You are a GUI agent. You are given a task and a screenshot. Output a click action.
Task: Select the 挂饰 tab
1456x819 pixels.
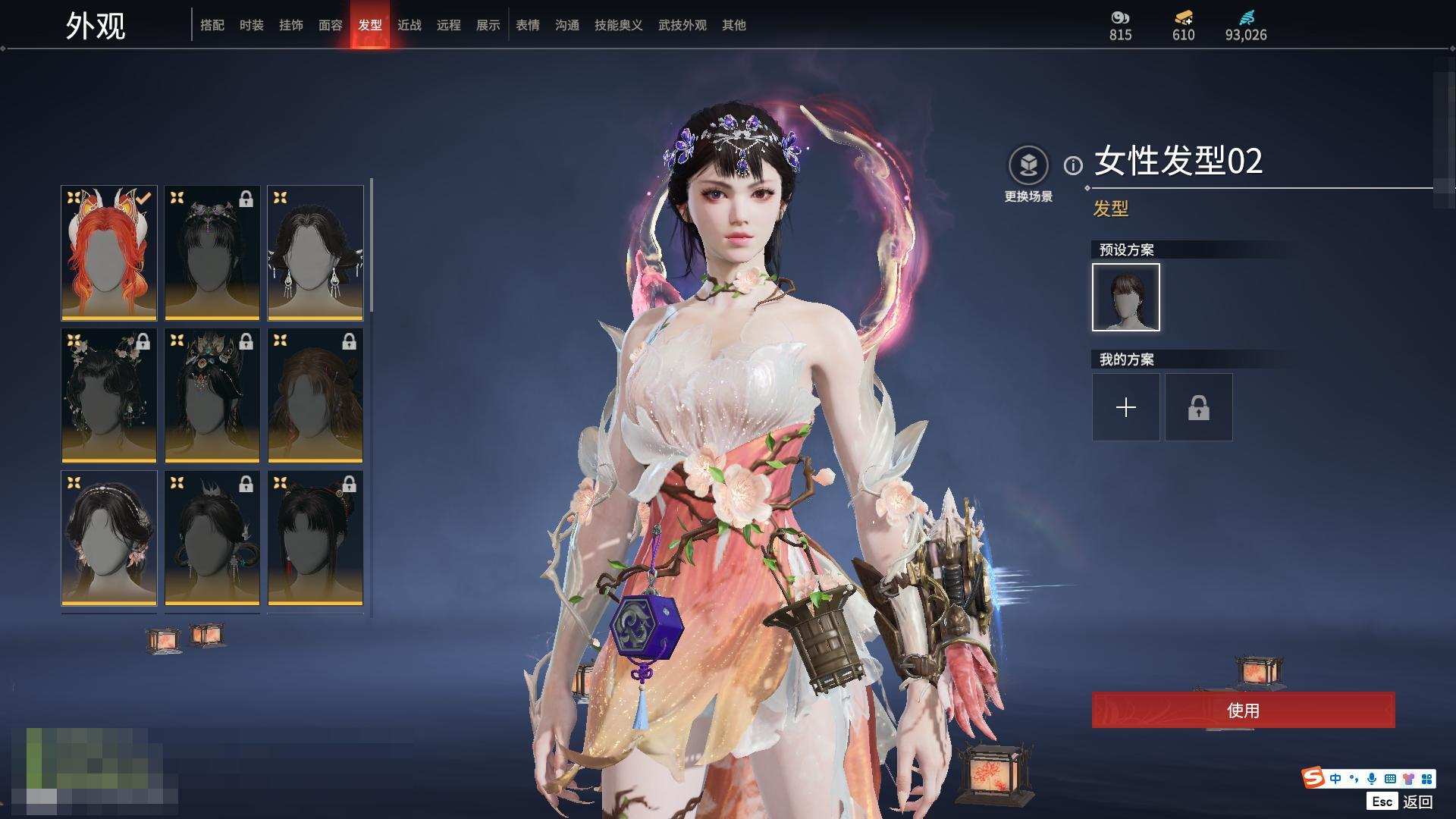(x=291, y=25)
